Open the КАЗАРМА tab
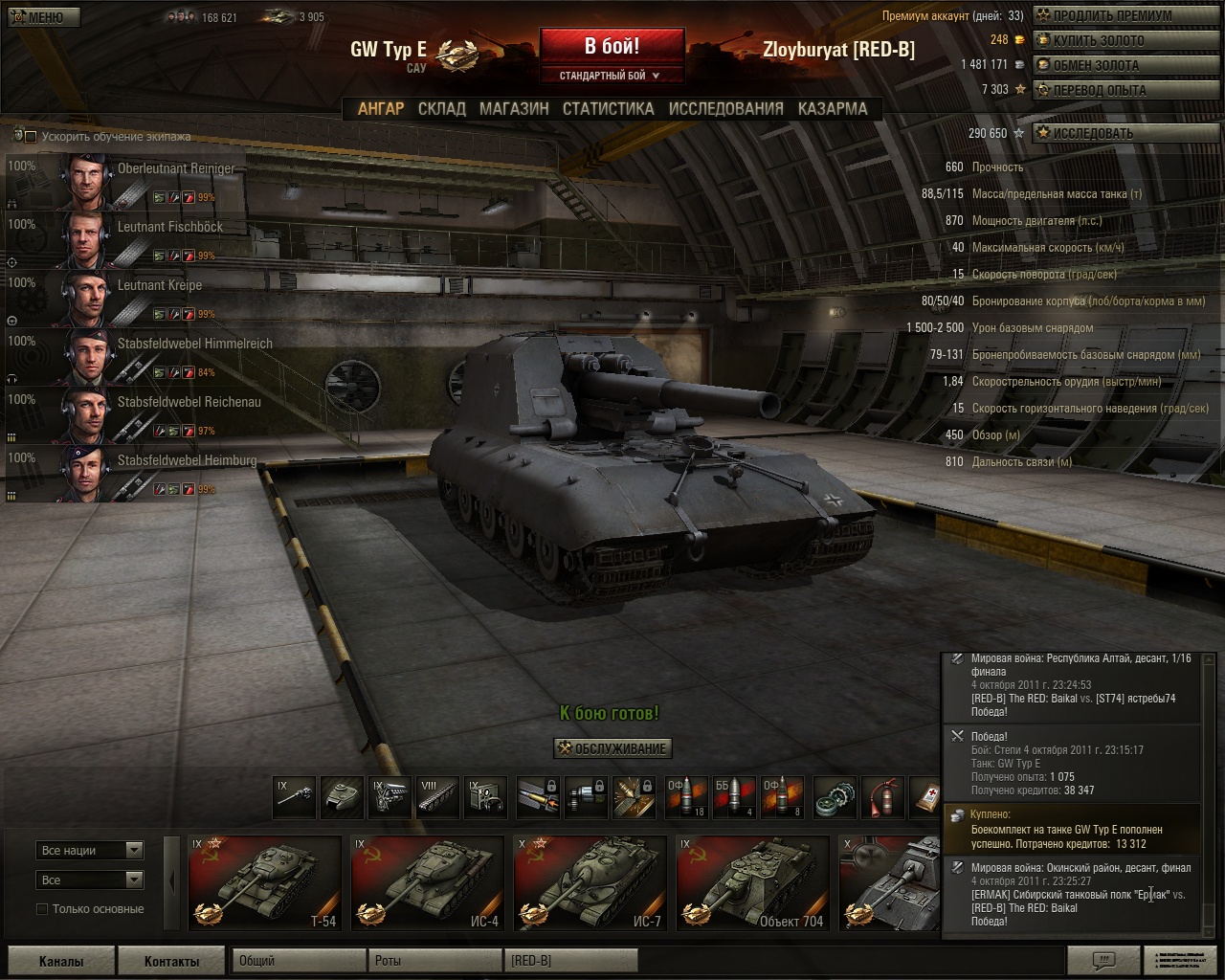 click(833, 109)
